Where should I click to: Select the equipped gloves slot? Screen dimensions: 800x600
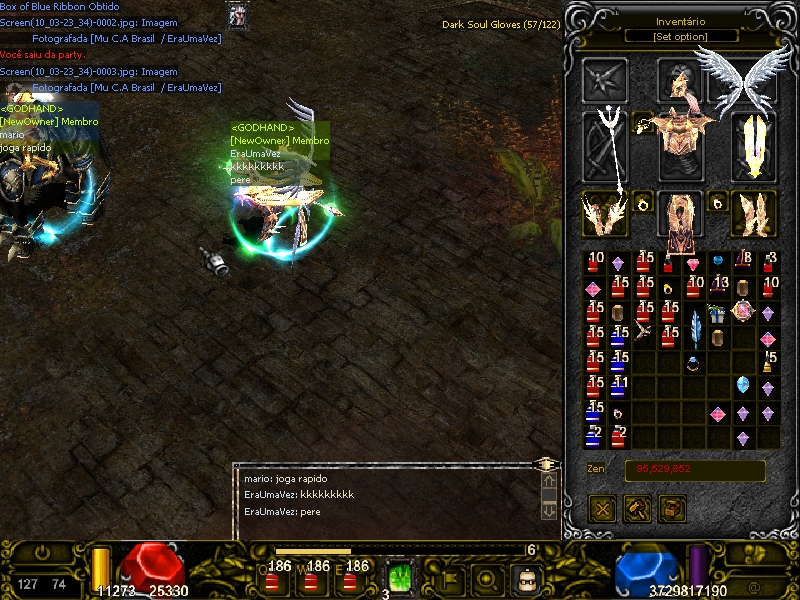coord(605,213)
